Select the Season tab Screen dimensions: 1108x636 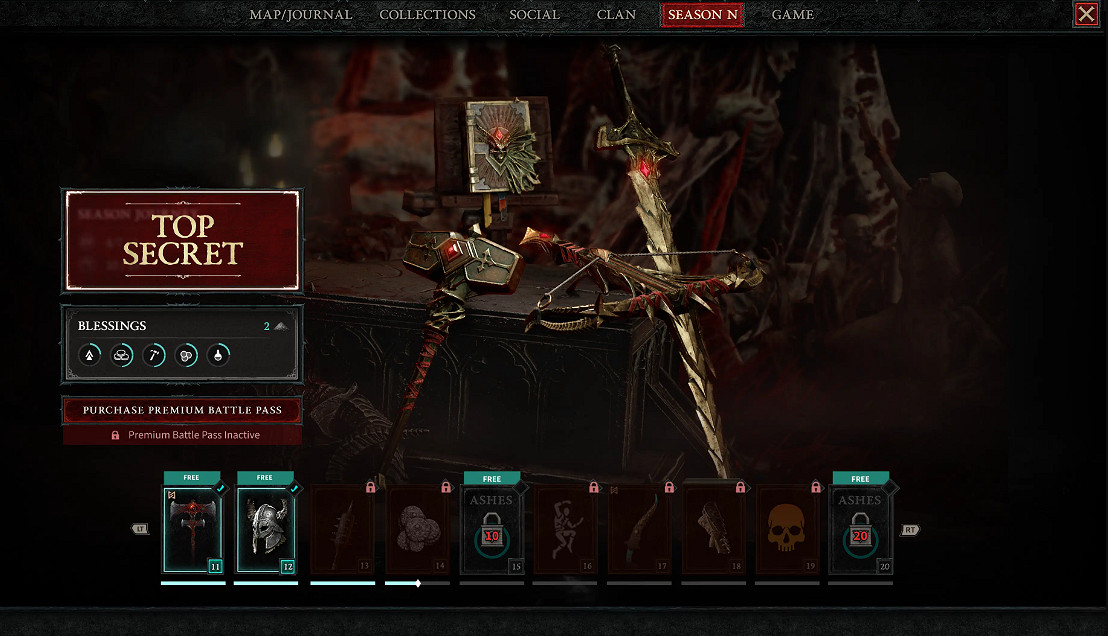702,15
